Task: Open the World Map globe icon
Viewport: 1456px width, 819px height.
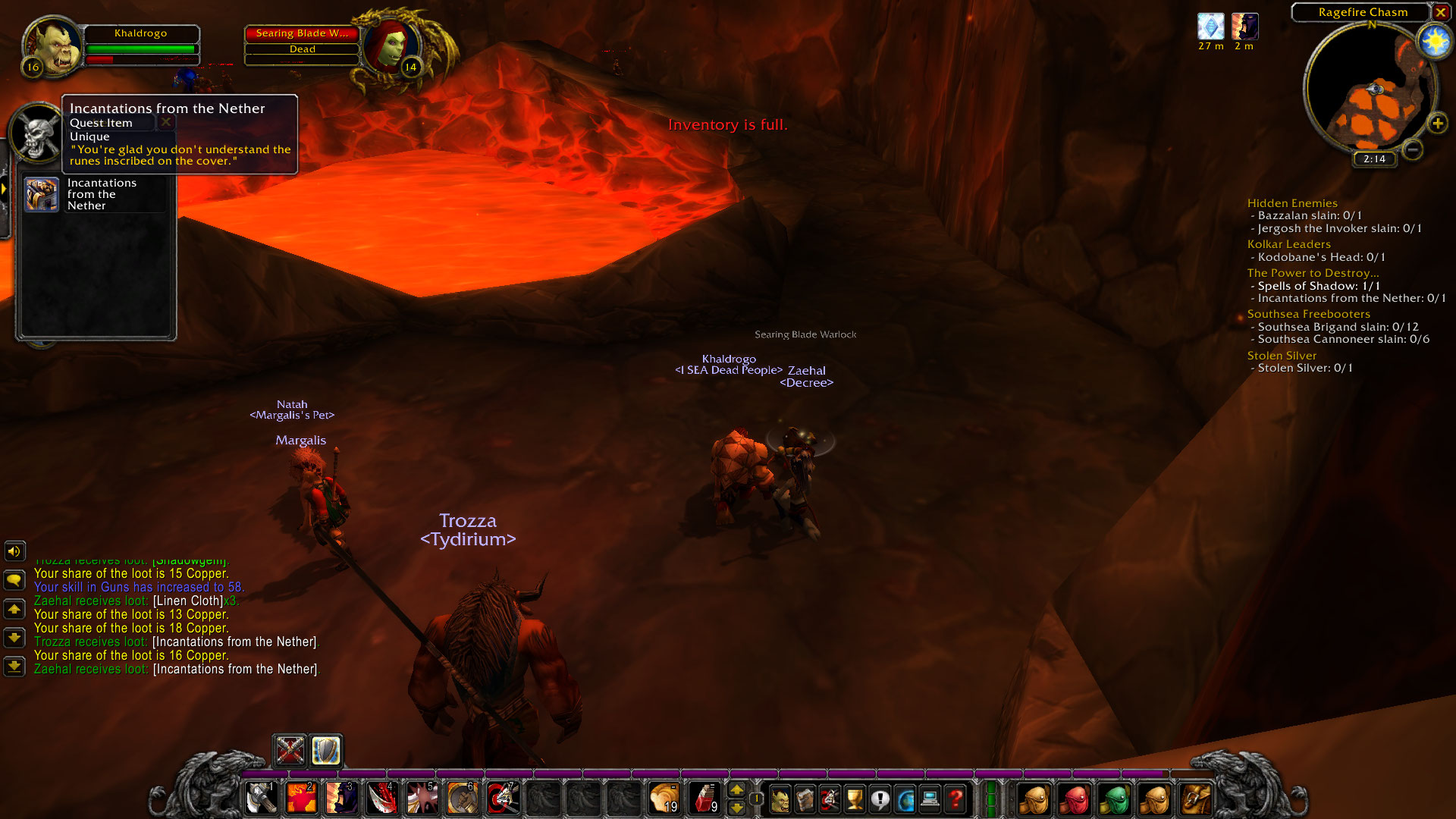Action: pos(905,798)
